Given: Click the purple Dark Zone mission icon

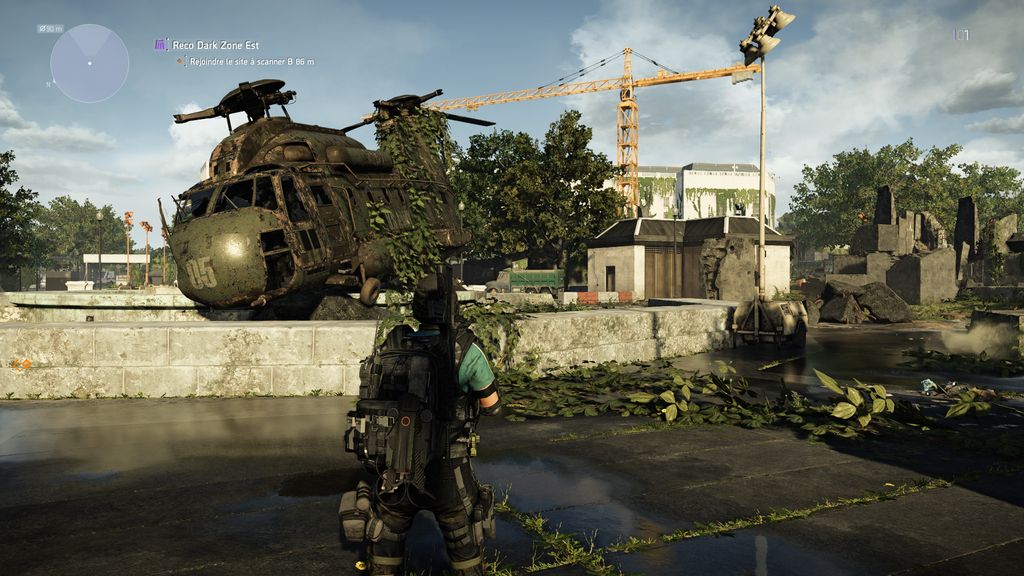Looking at the screenshot, I should 161,45.
